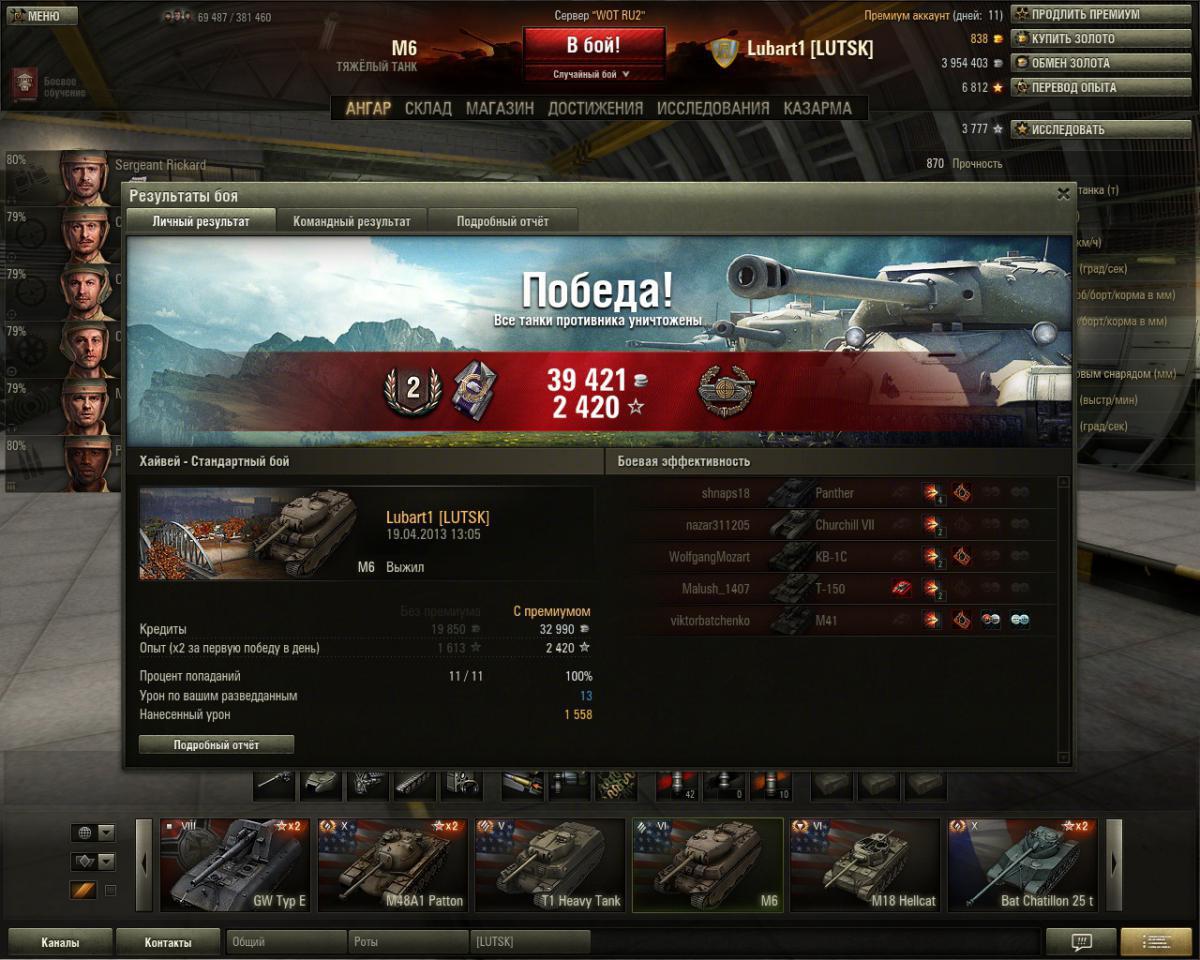Viewport: 1200px width, 960px height.
Task: Open the ИССЛЕДОВАНИЯ section
Action: click(713, 108)
